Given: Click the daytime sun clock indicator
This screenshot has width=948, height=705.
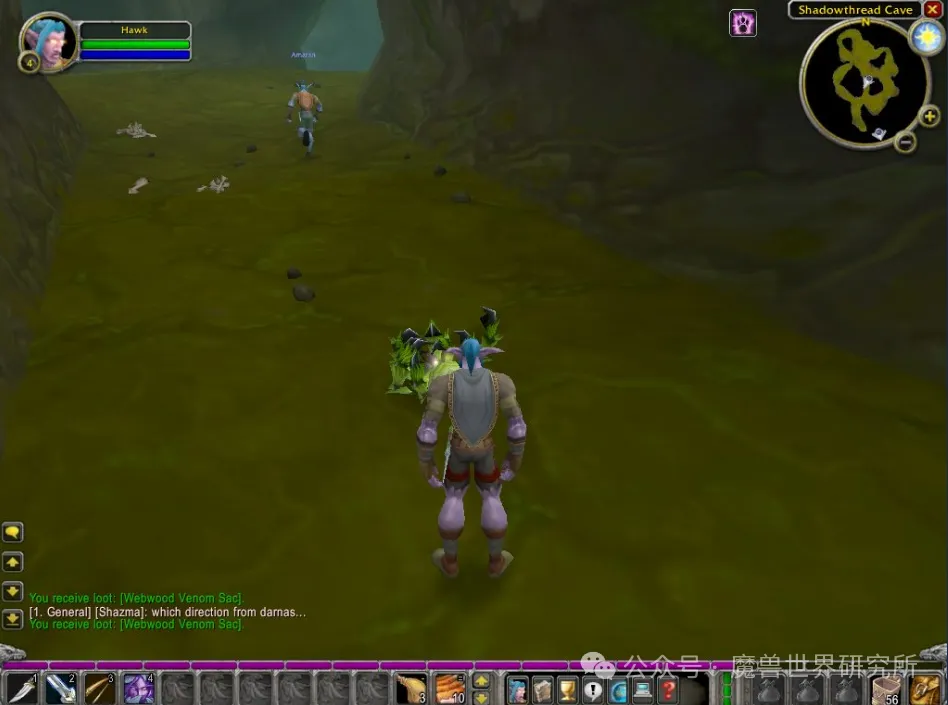Looking at the screenshot, I should click(925, 37).
